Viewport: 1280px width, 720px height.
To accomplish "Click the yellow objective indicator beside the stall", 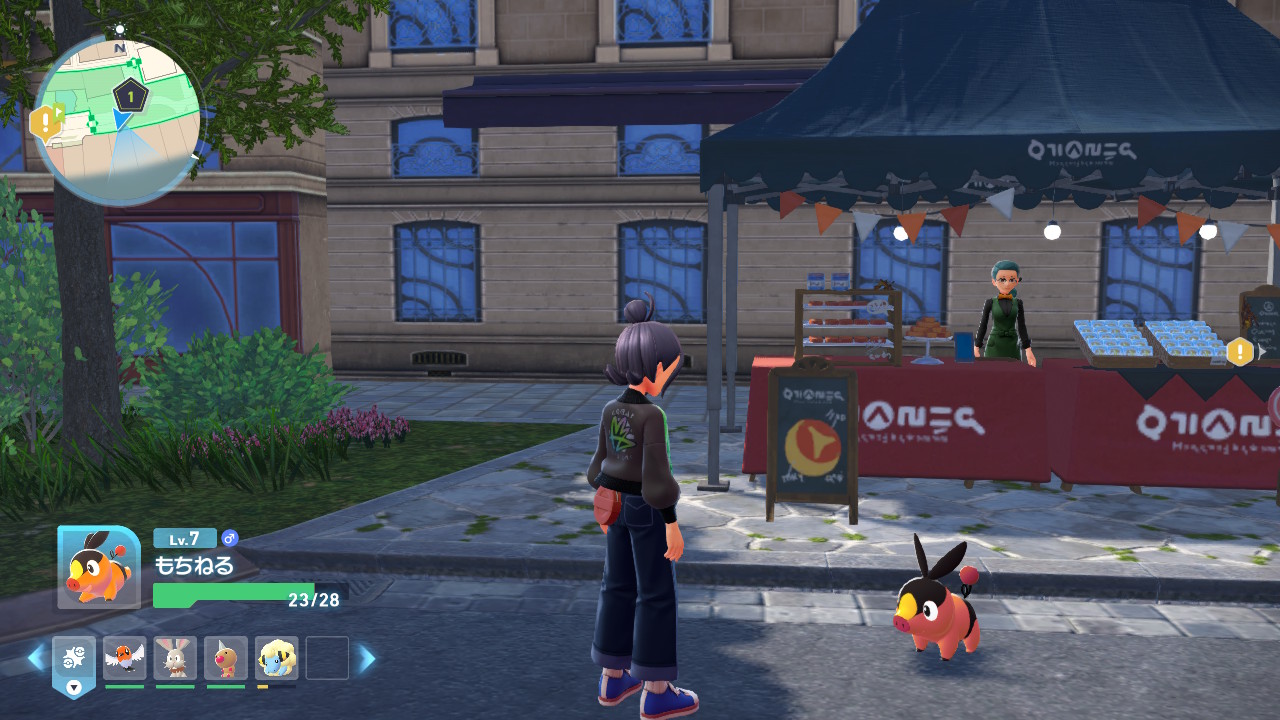I will (1240, 351).
